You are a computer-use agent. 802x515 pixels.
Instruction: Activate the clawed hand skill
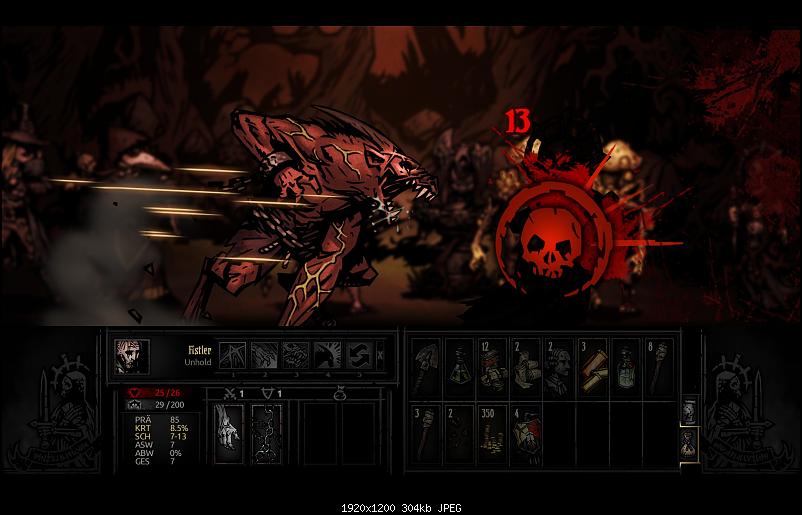click(263, 353)
